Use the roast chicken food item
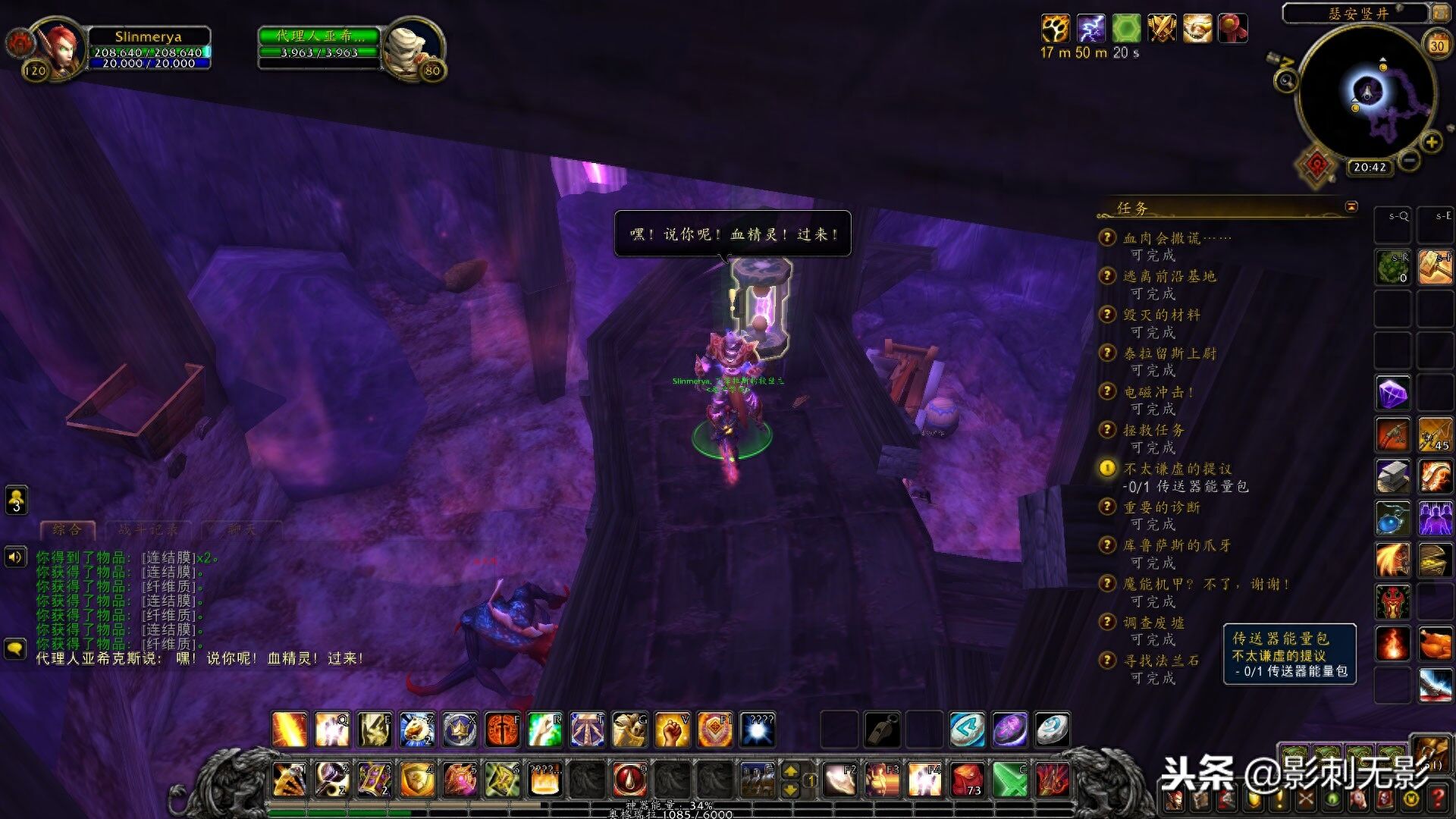1456x819 pixels. tap(1435, 645)
